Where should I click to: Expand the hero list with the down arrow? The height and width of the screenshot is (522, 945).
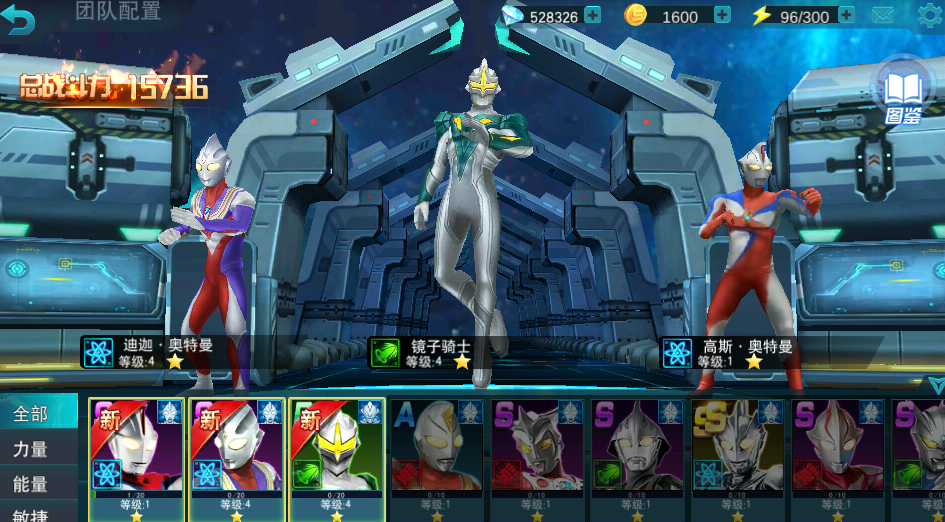point(935,385)
